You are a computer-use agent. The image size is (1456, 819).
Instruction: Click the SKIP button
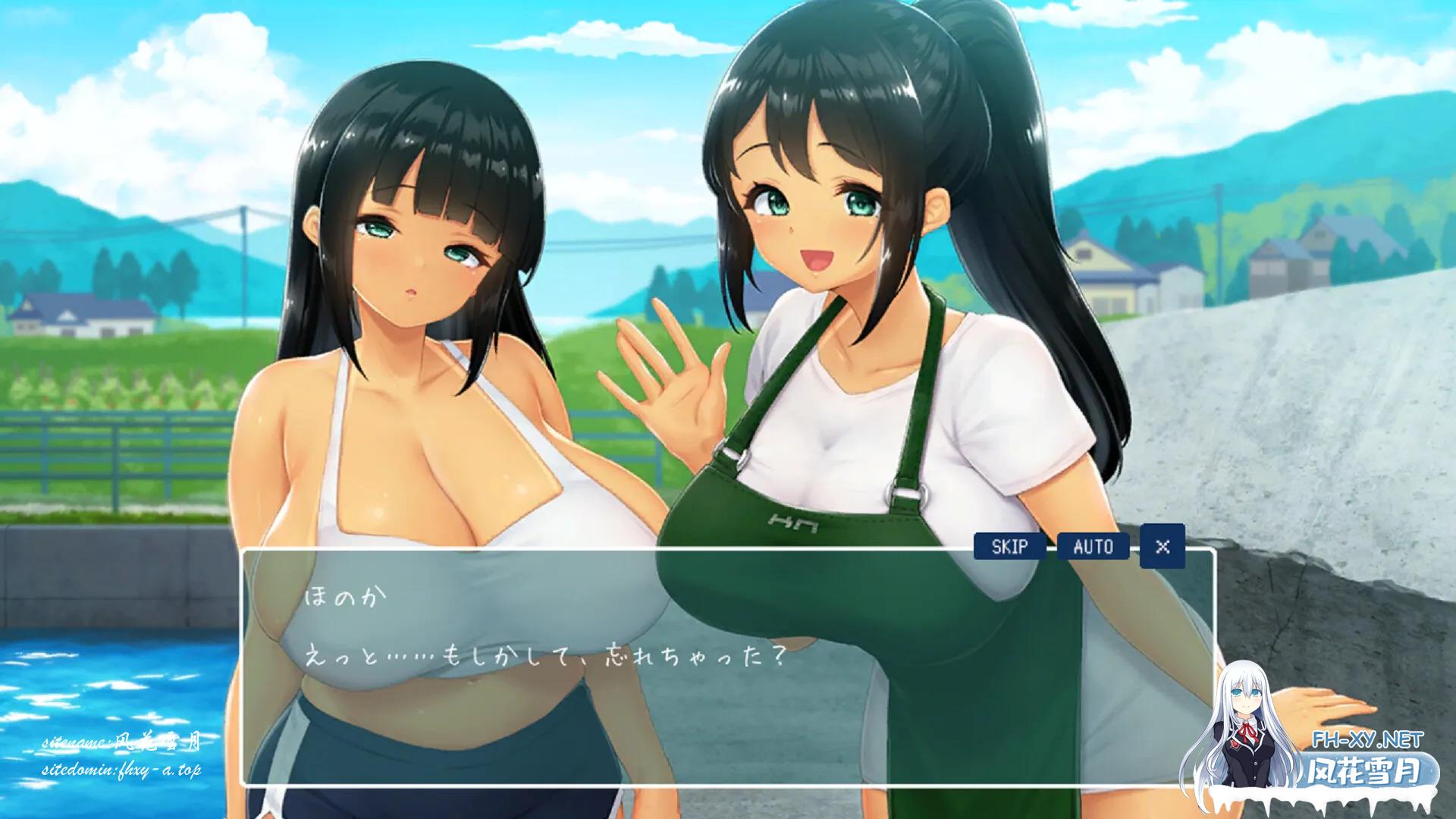1009,546
